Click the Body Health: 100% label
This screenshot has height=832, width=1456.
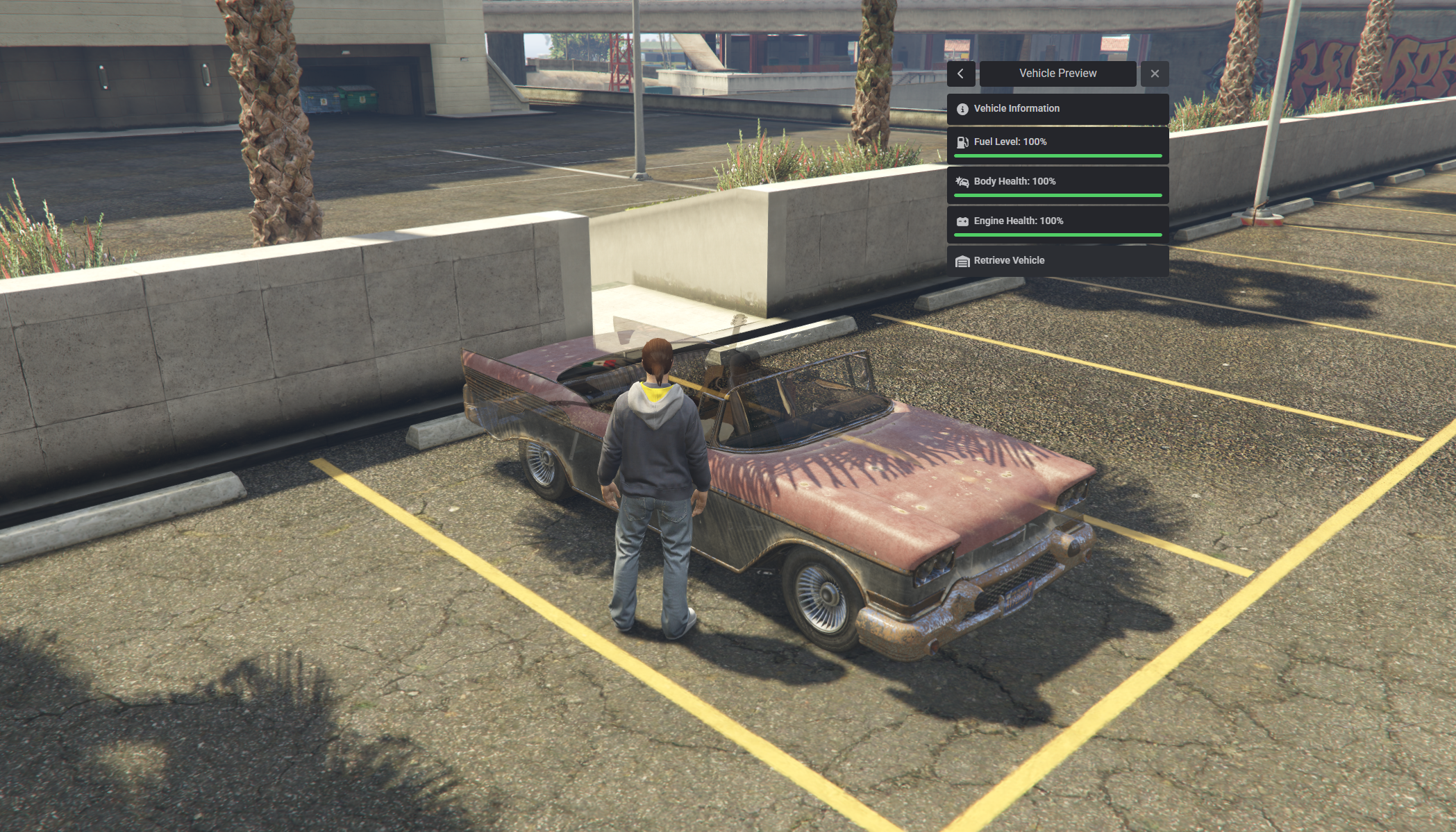point(1014,181)
